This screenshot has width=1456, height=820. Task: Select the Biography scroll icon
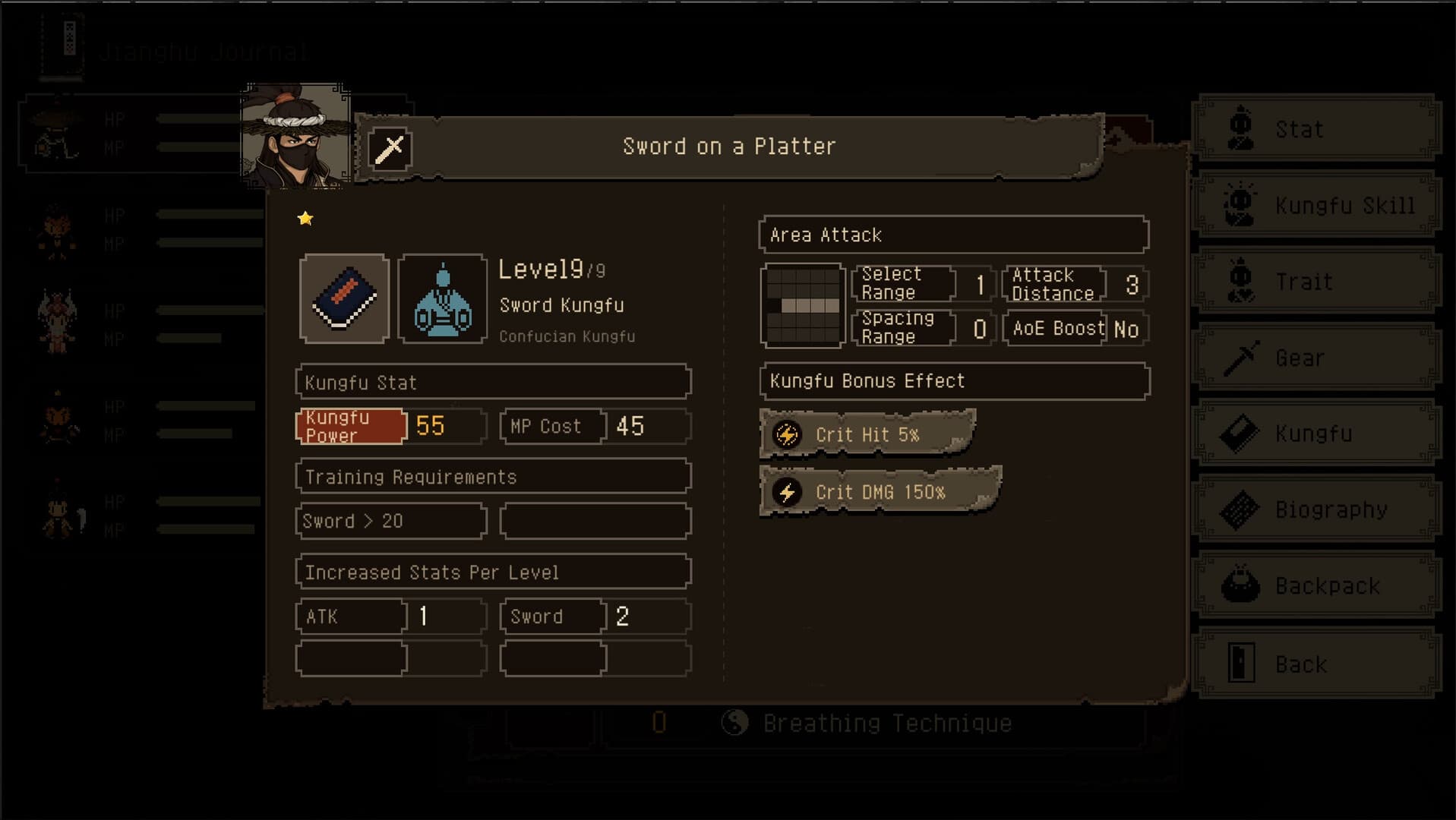pyautogui.click(x=1240, y=509)
